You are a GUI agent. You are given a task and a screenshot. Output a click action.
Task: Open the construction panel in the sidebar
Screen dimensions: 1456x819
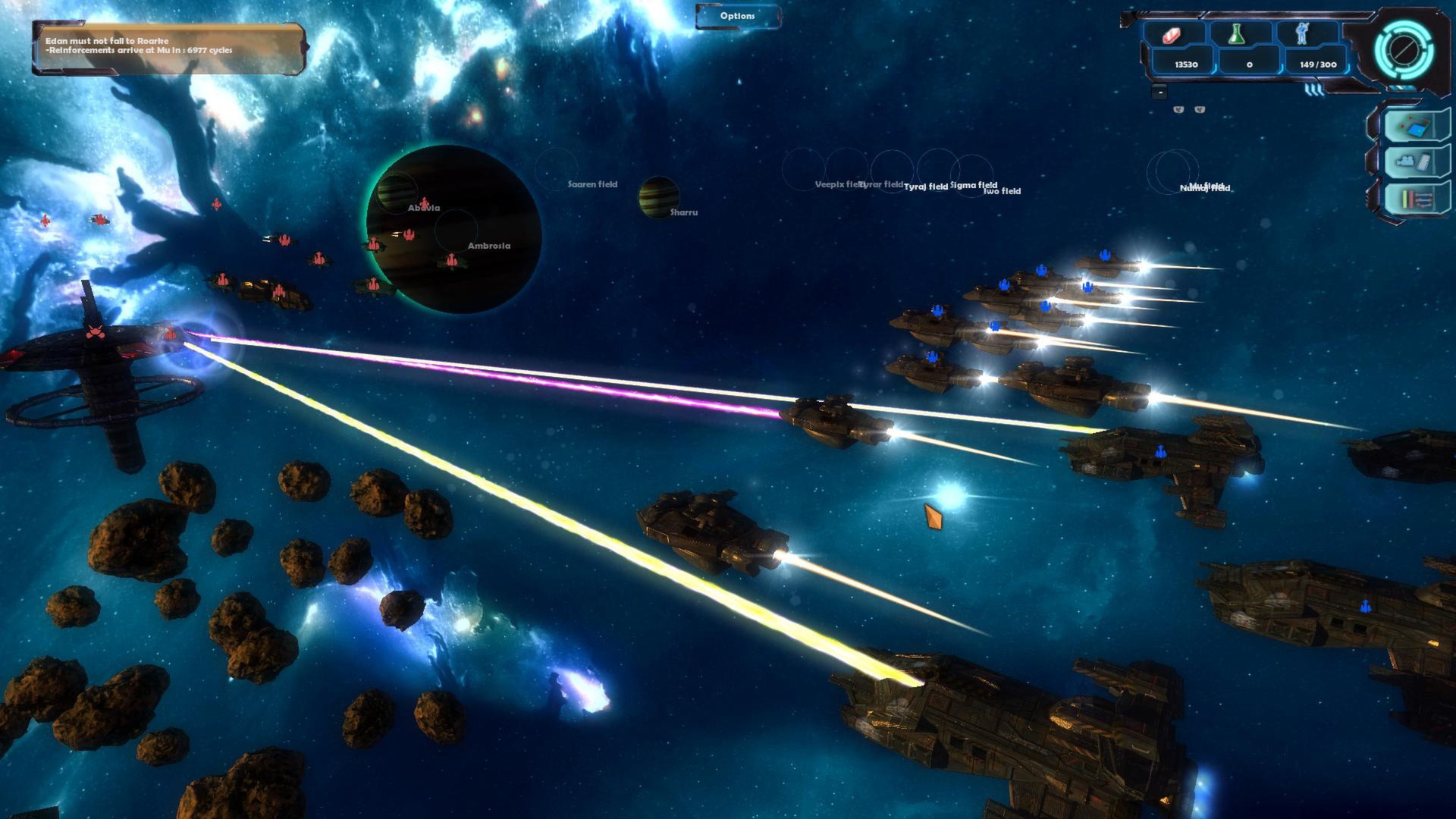click(x=1412, y=162)
